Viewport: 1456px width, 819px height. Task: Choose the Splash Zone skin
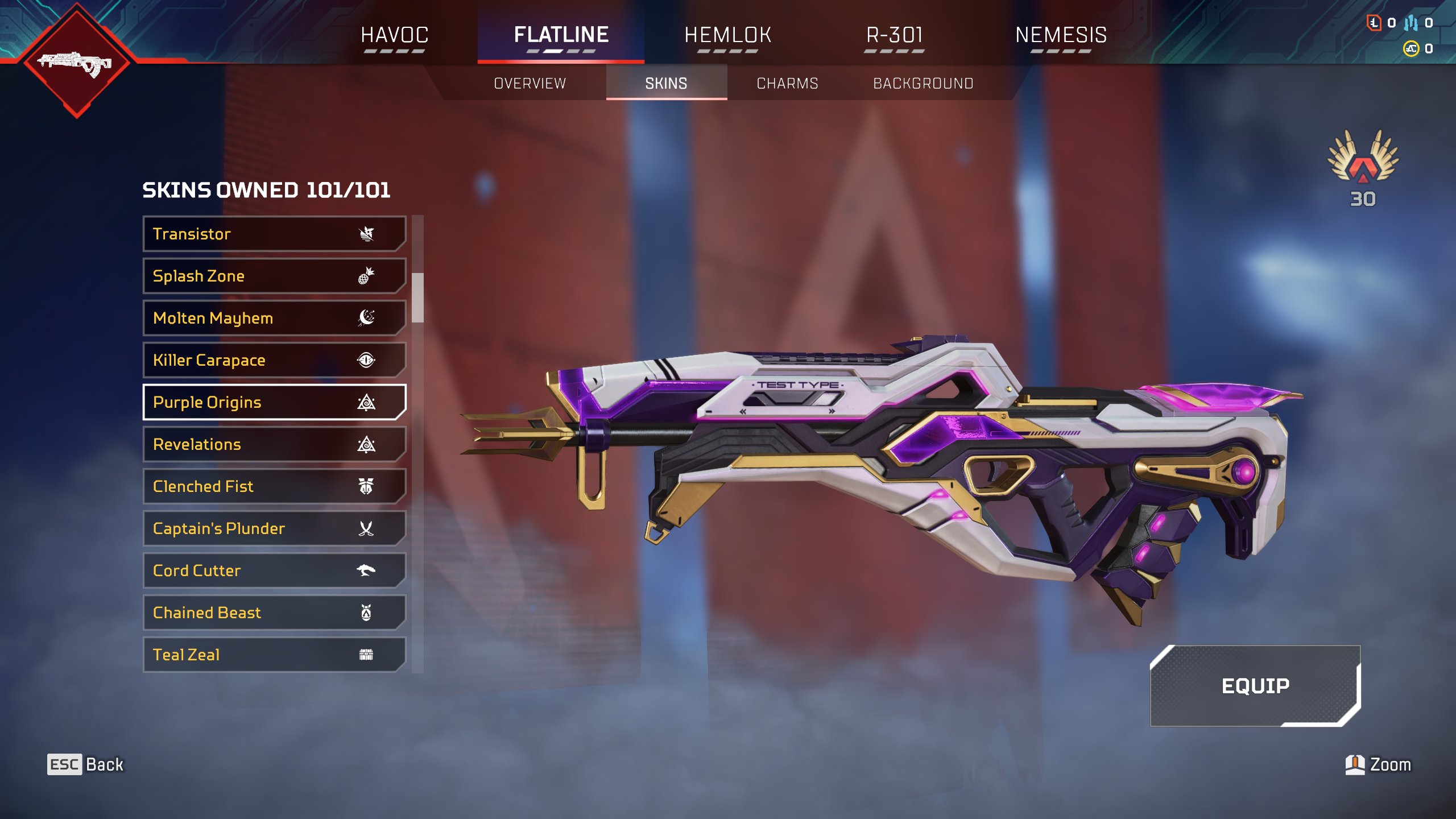274,276
